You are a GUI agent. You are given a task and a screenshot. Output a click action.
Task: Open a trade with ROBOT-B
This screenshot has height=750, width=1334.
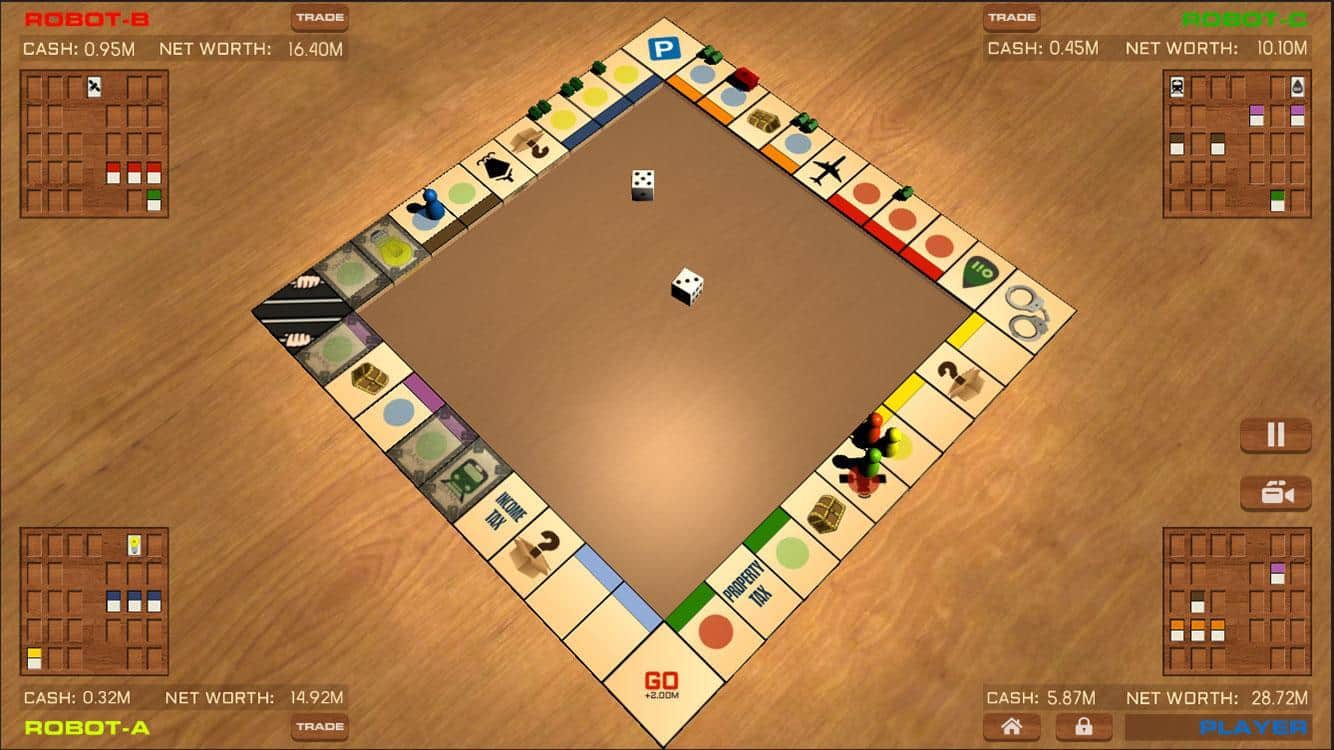[319, 17]
